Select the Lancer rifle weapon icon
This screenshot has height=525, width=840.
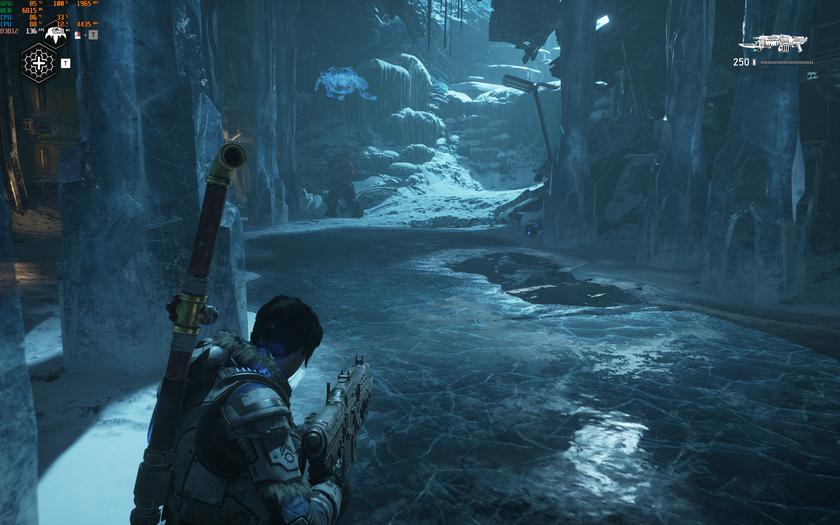(779, 43)
